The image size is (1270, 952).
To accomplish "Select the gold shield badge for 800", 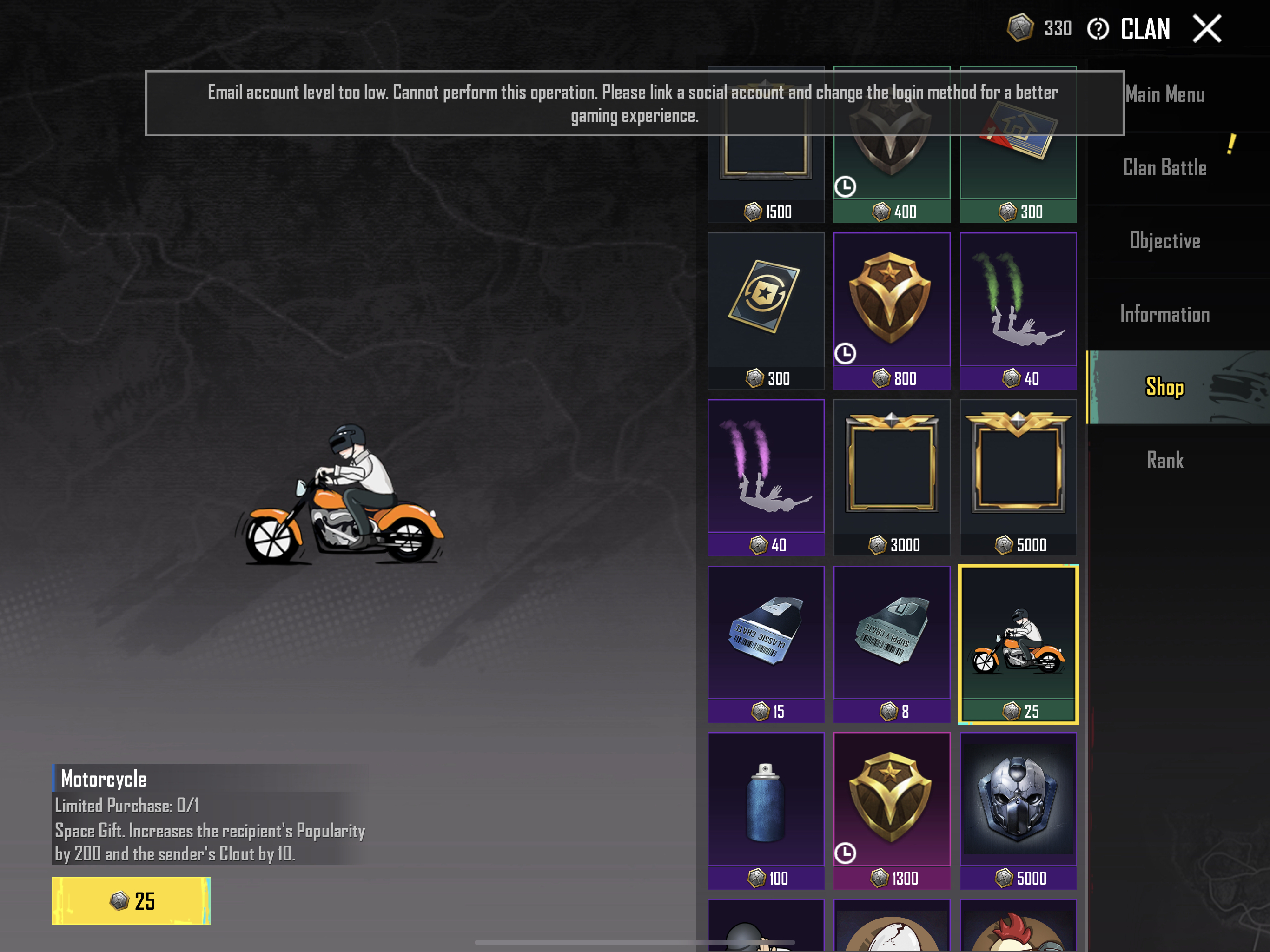I will [x=892, y=311].
